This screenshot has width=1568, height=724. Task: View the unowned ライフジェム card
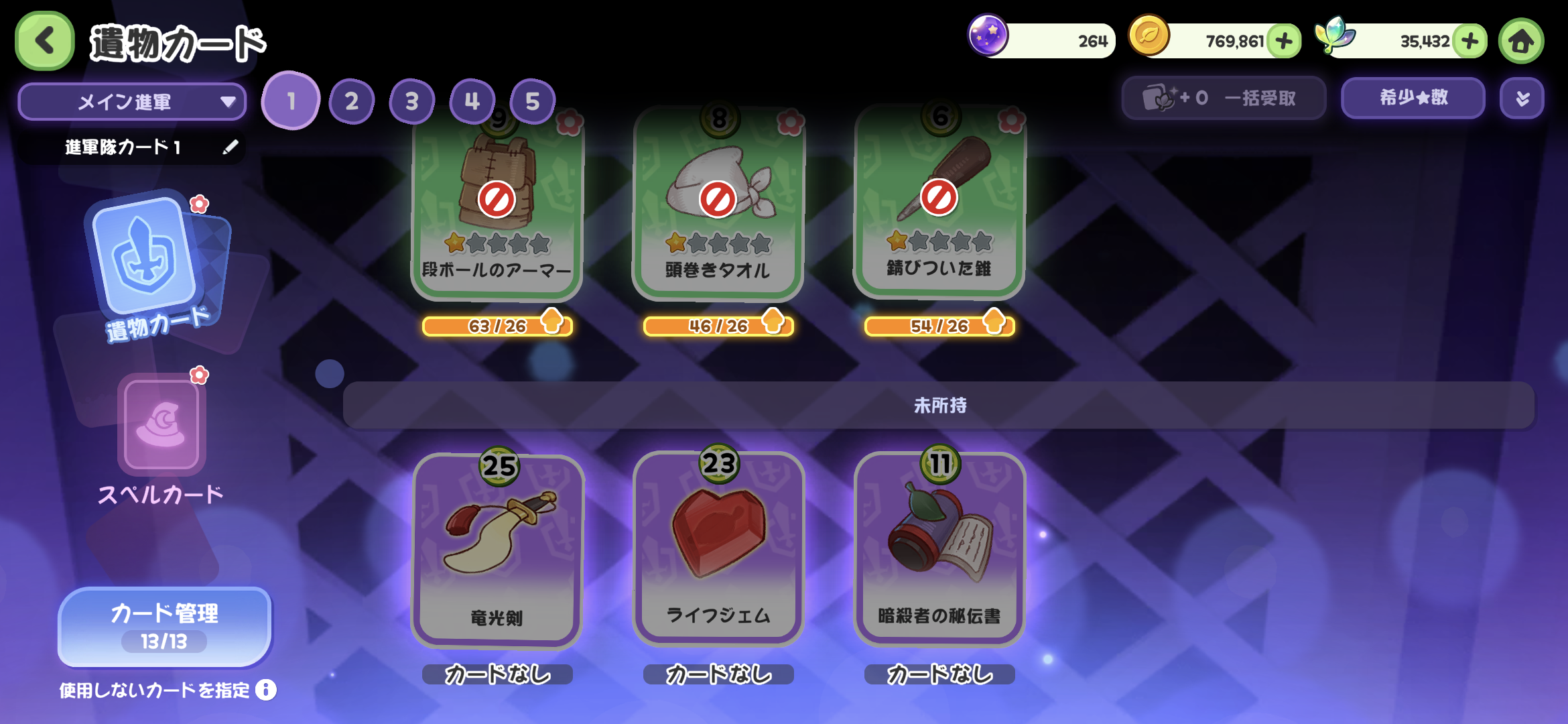click(718, 550)
